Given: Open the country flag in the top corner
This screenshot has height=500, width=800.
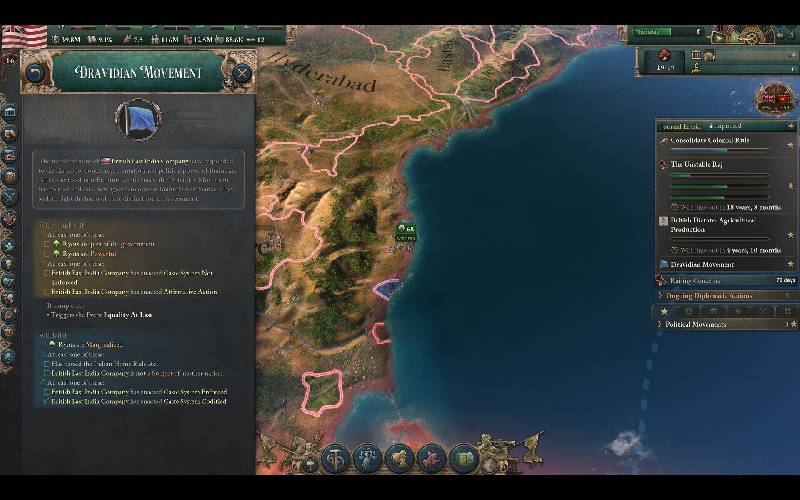Looking at the screenshot, I should pyautogui.click(x=24, y=36).
